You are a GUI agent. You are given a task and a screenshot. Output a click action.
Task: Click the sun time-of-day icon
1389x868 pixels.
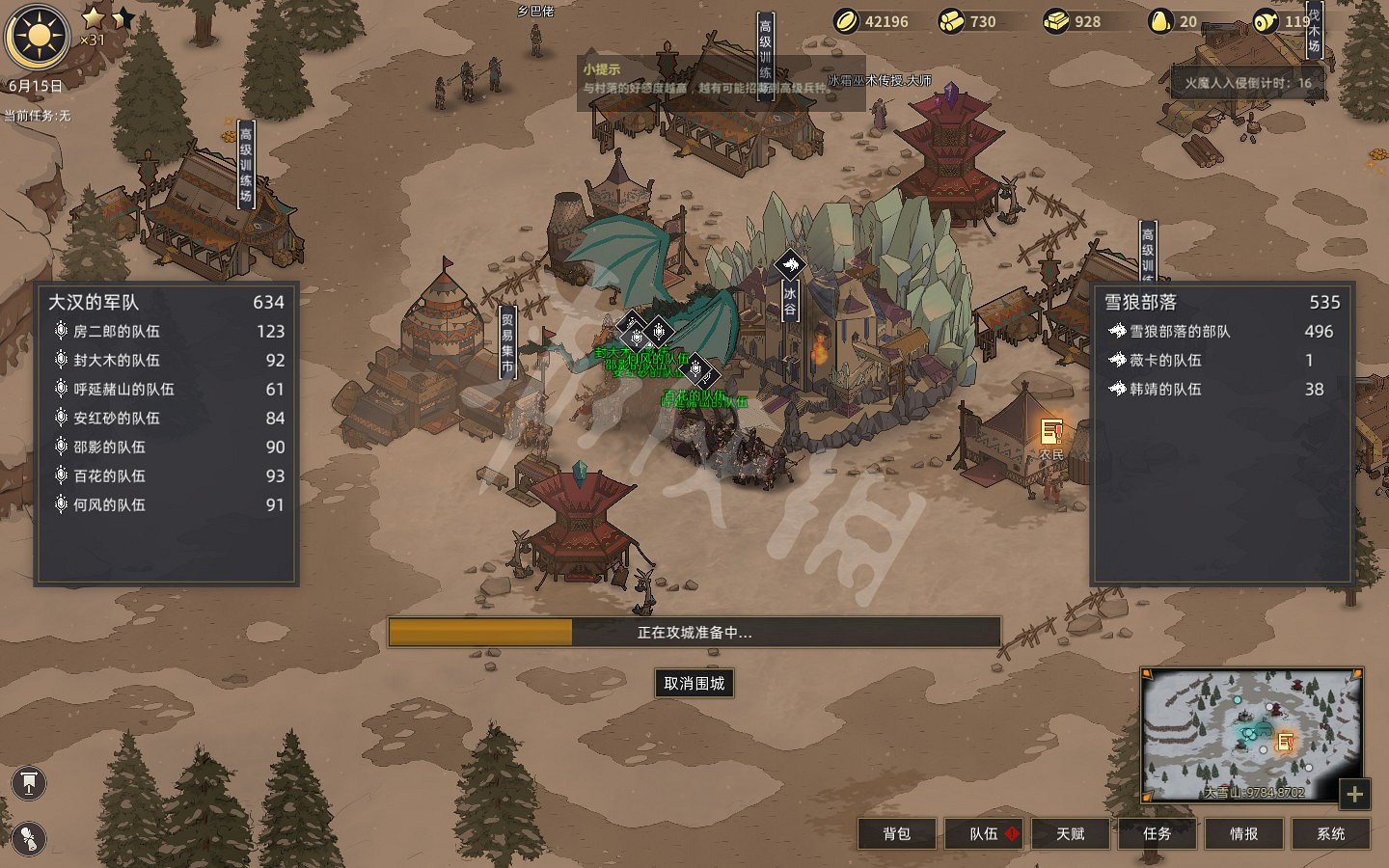38,37
